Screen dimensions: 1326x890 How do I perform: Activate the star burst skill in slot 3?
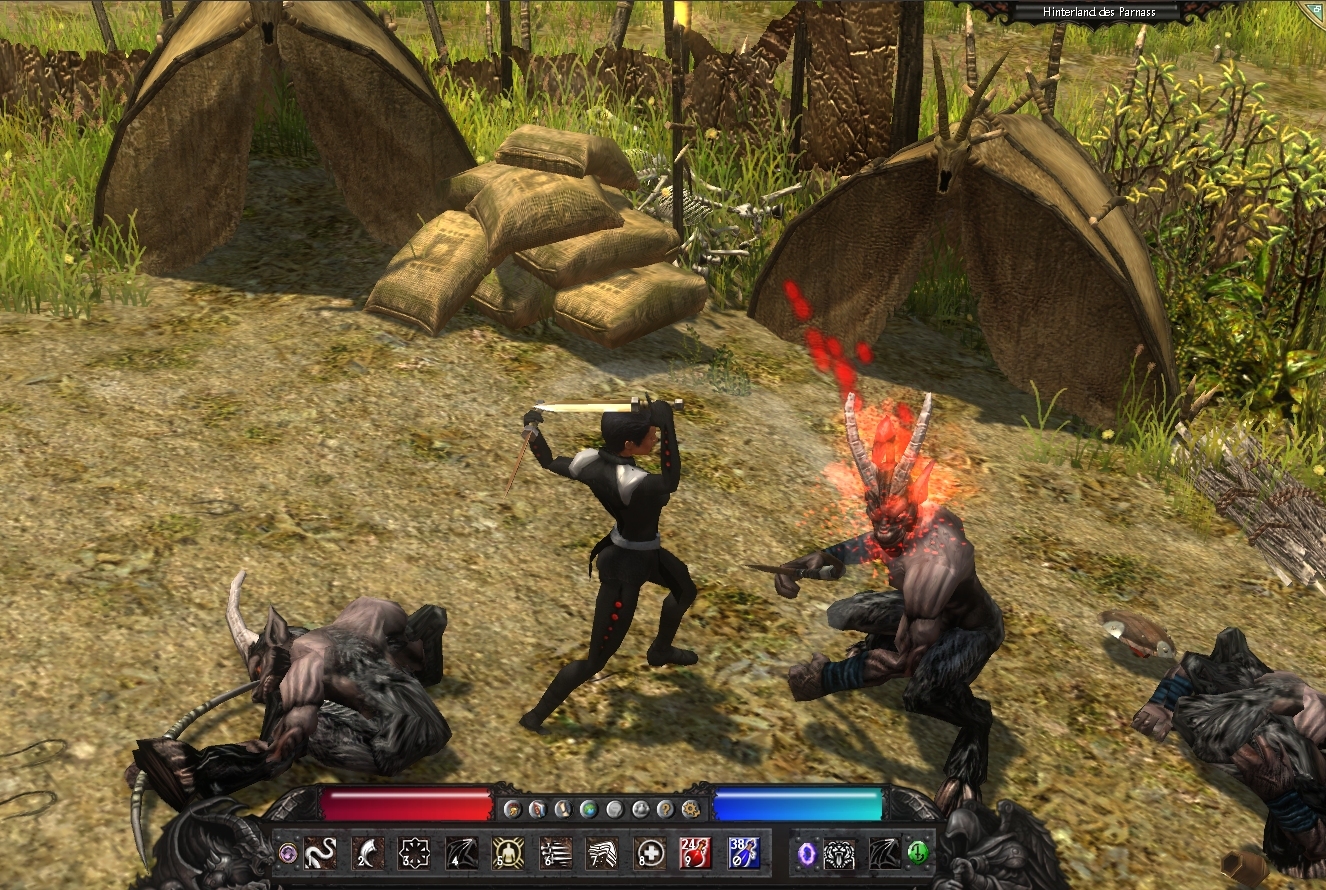click(x=414, y=853)
